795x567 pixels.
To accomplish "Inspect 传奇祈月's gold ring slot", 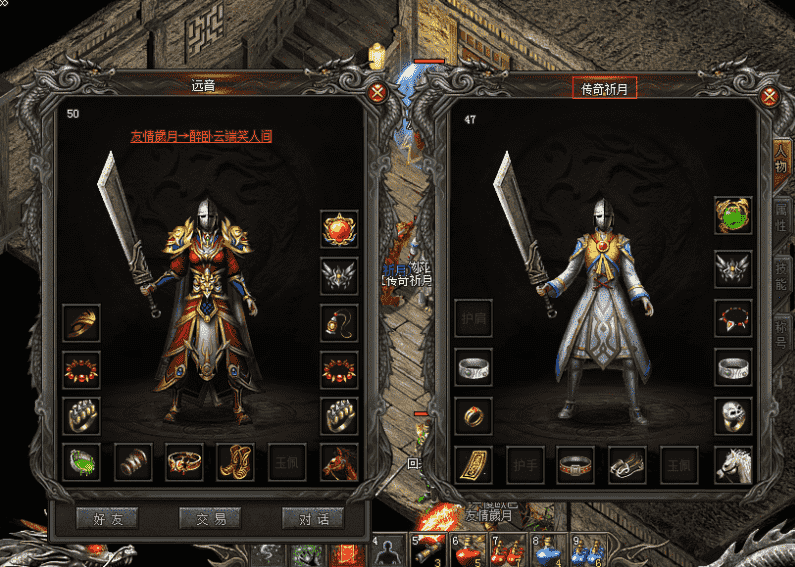I will click(x=473, y=414).
